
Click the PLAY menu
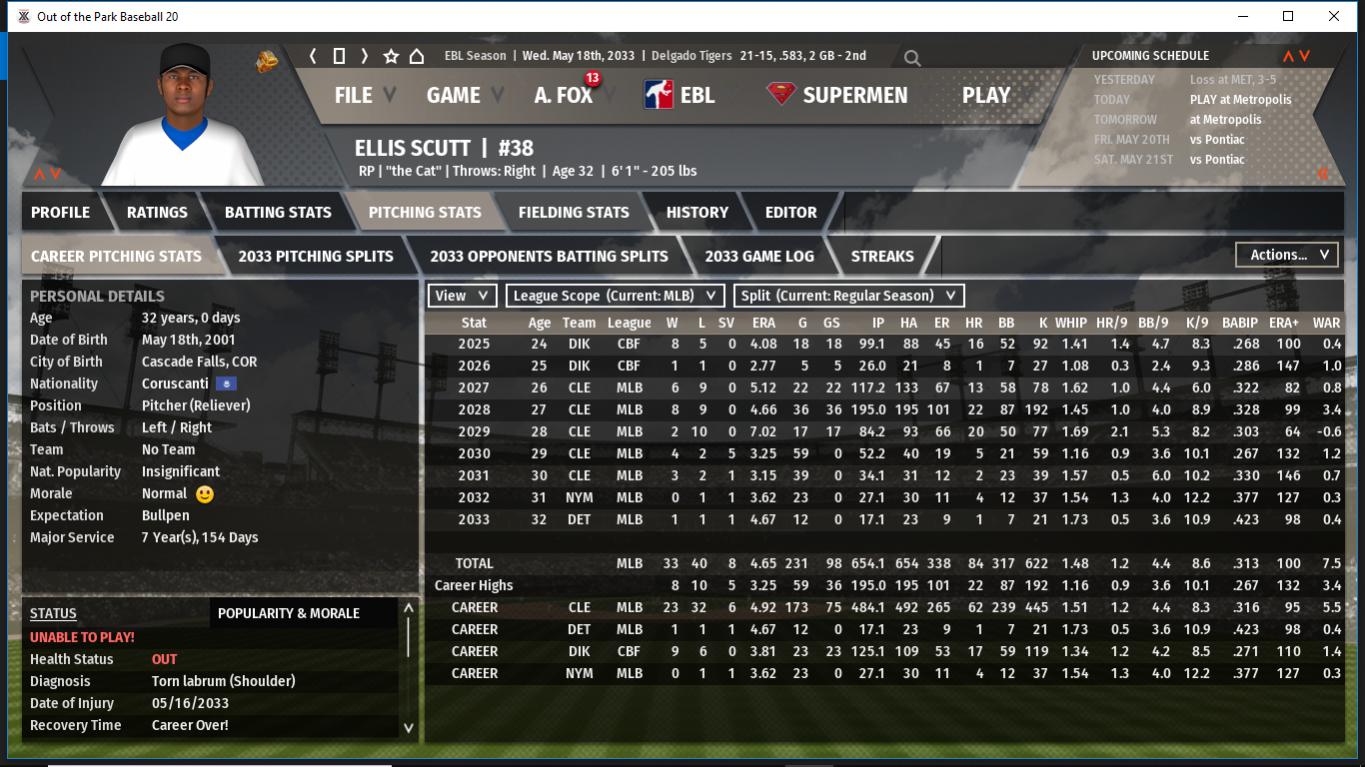pyautogui.click(x=985, y=95)
